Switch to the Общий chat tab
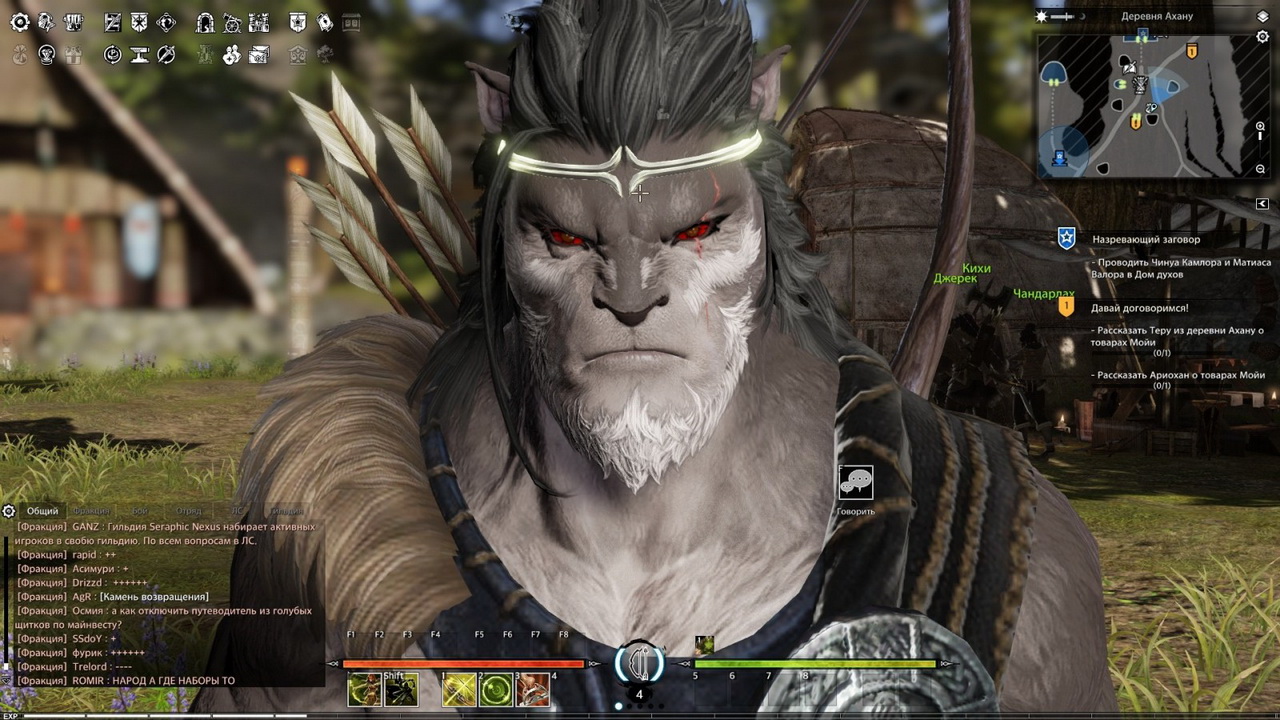This screenshot has height=720, width=1280. pos(42,511)
